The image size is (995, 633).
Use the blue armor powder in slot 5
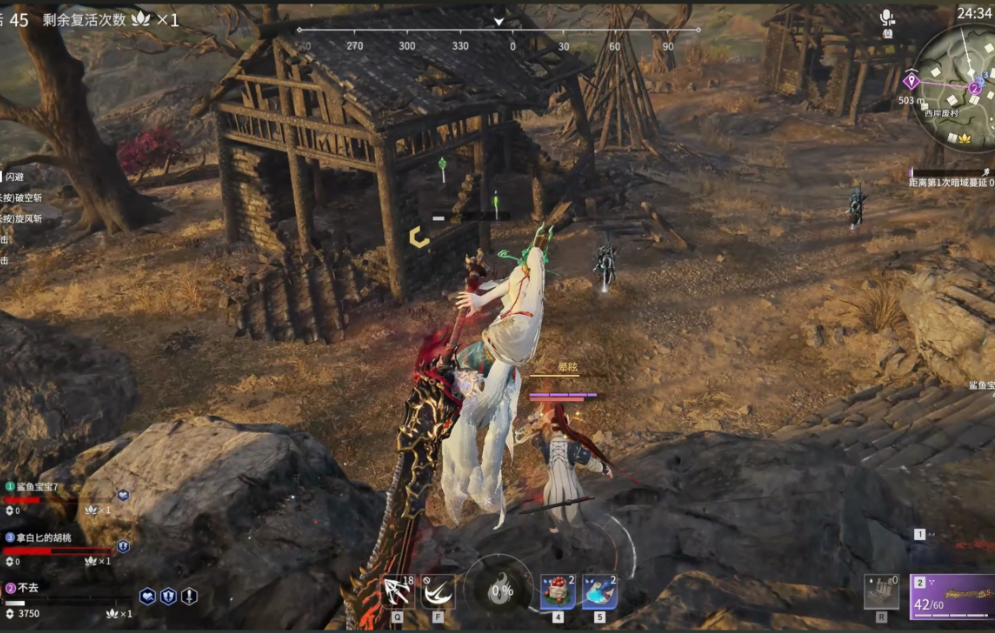pos(599,592)
